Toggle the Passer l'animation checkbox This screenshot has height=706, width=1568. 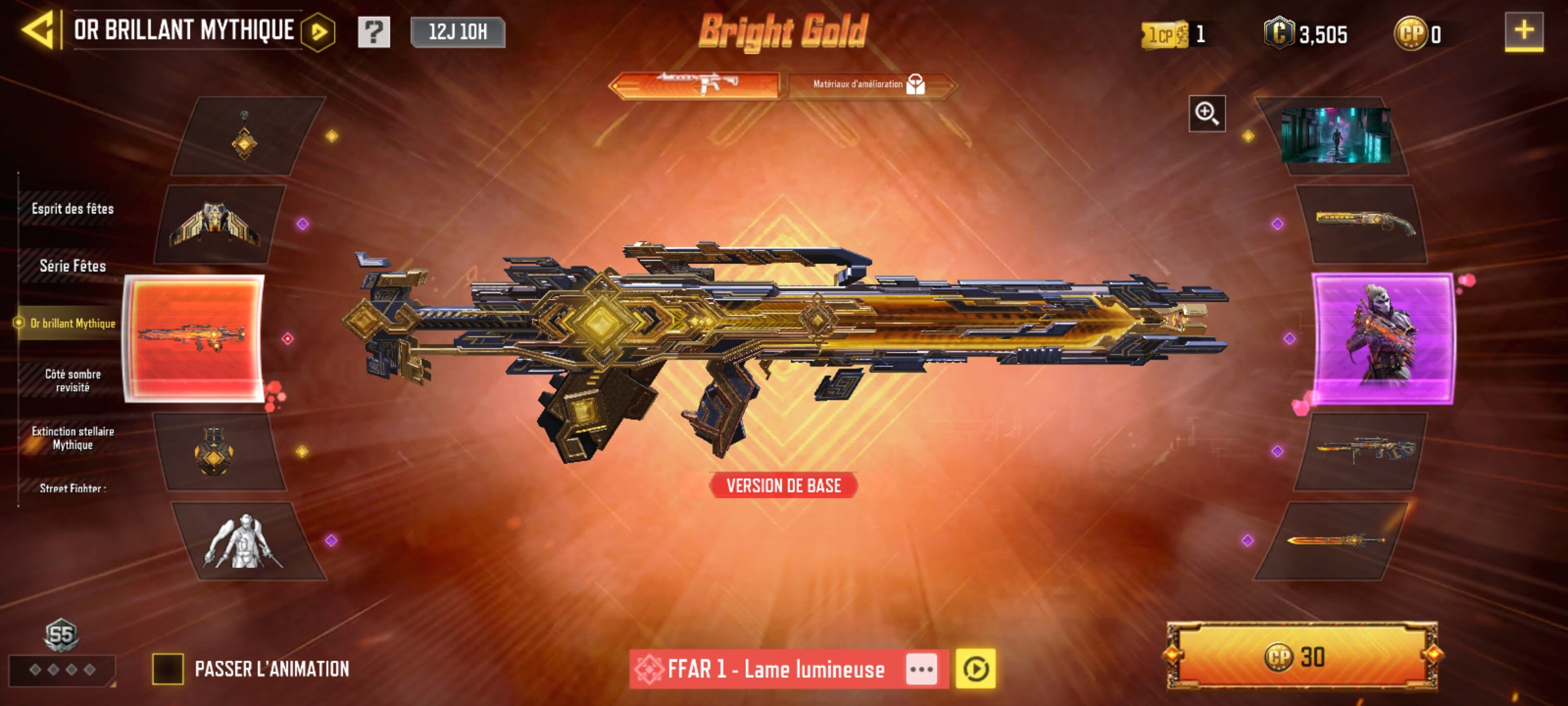pos(168,669)
